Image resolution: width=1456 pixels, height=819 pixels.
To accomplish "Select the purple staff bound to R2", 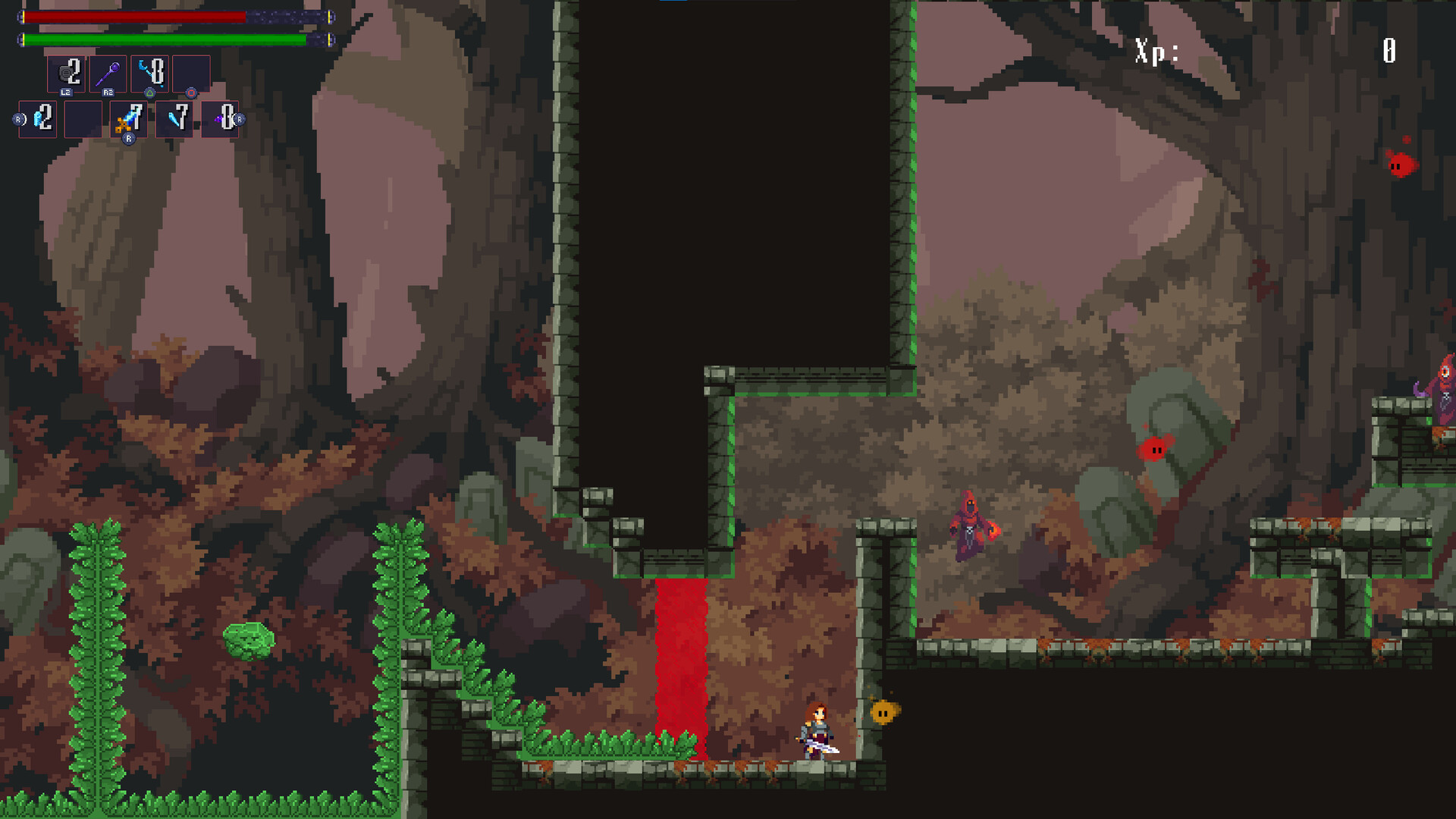I will point(108,72).
